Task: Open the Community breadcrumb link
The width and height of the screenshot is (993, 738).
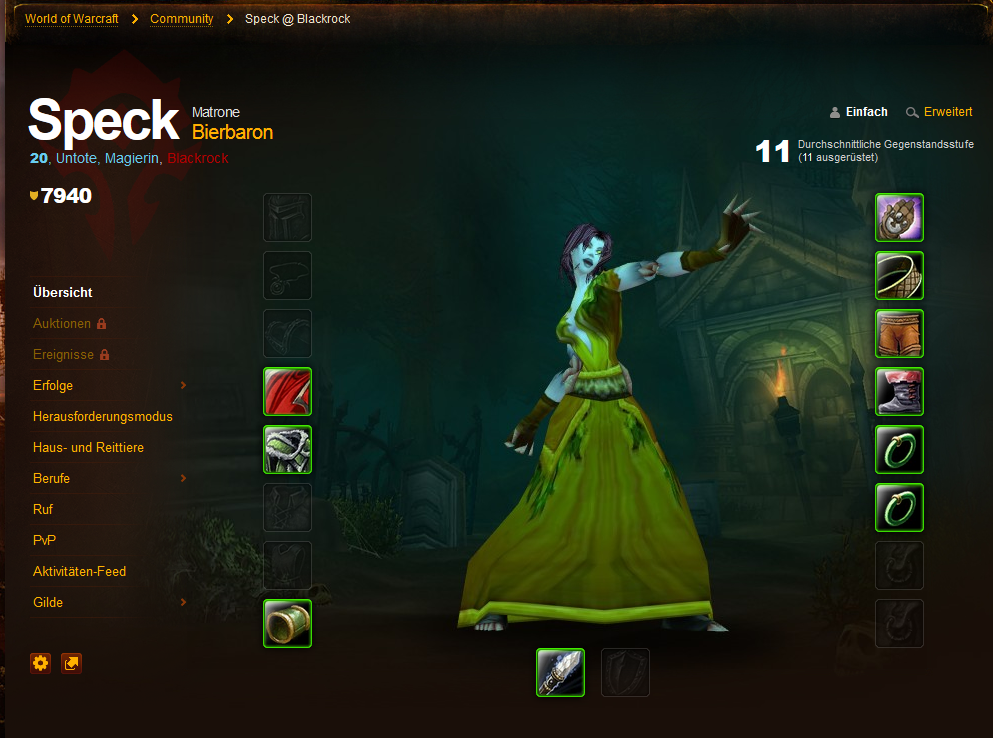Action: (181, 19)
